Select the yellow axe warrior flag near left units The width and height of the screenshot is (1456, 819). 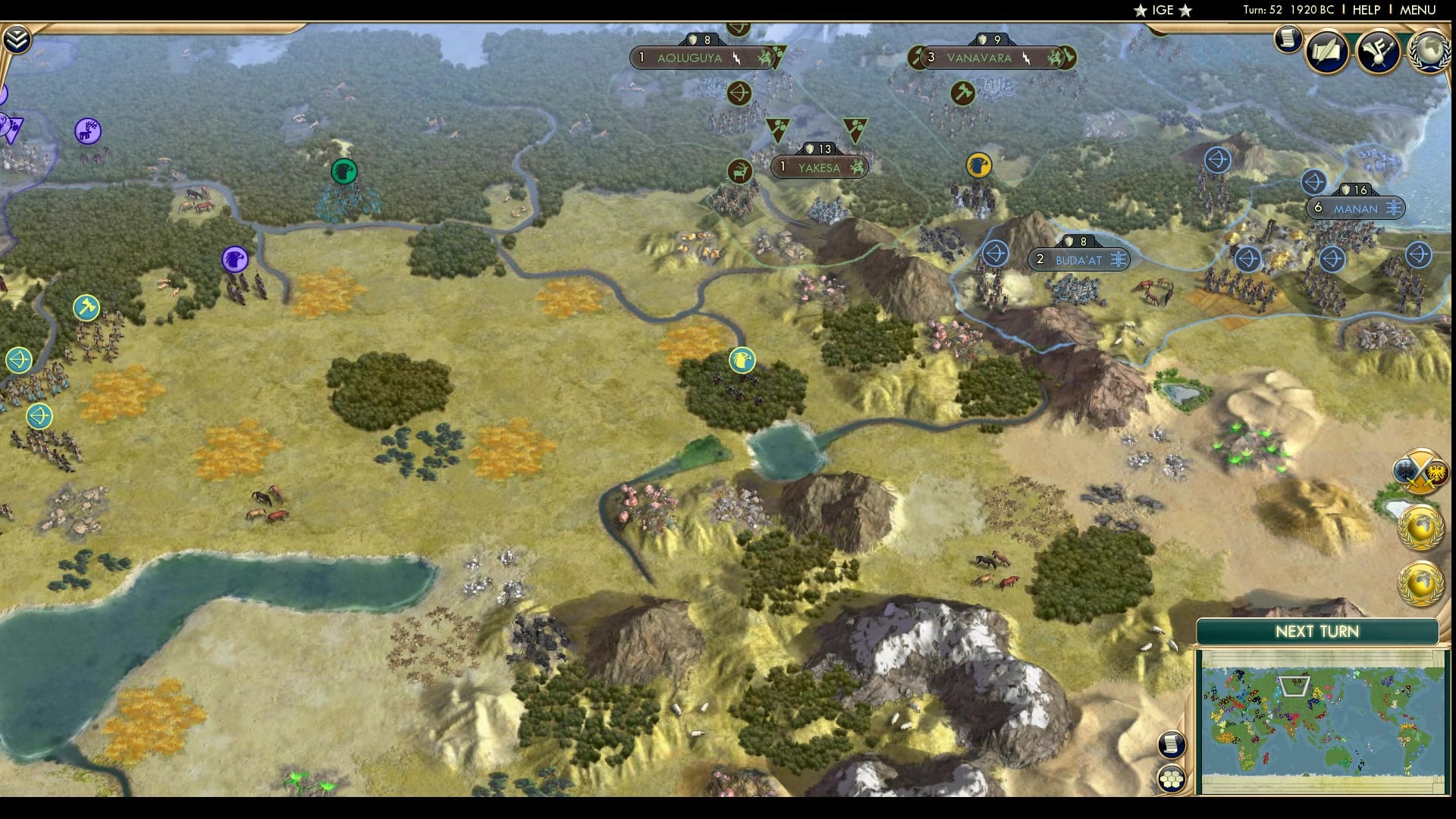[86, 308]
